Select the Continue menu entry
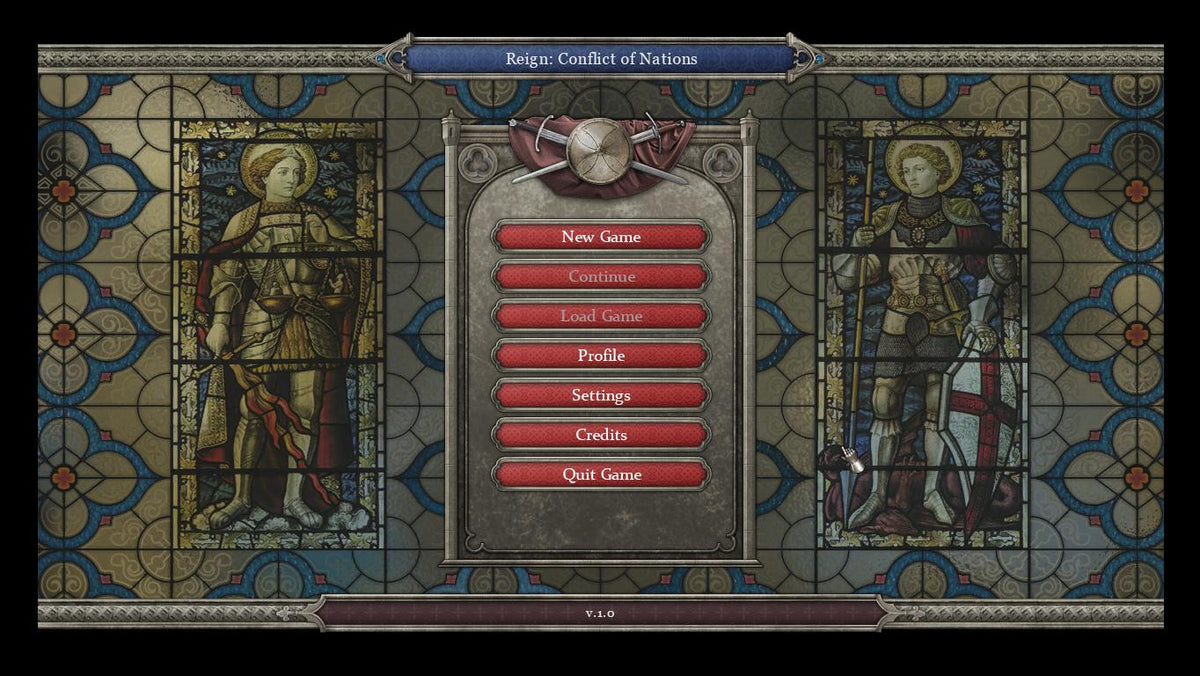Viewport: 1200px width, 676px height. click(601, 277)
